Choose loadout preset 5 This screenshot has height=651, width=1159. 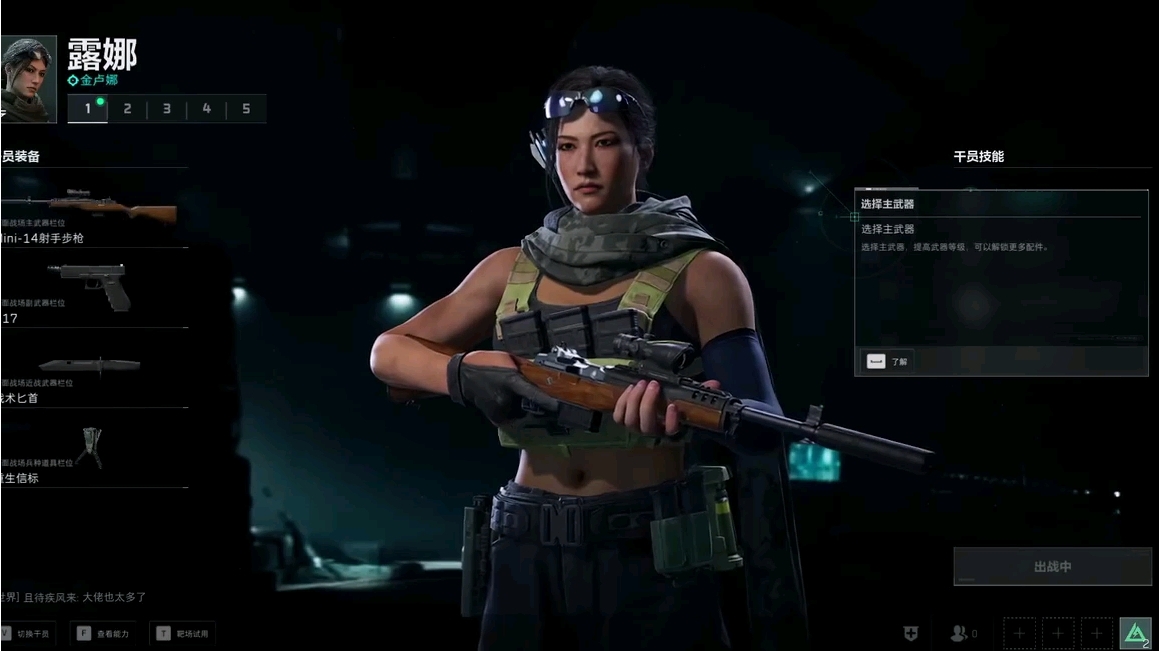[246, 109]
